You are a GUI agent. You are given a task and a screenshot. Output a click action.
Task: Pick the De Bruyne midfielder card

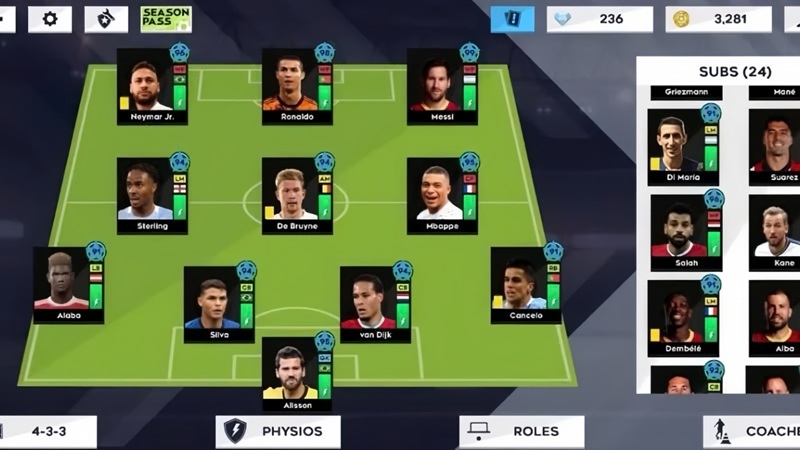[297, 195]
